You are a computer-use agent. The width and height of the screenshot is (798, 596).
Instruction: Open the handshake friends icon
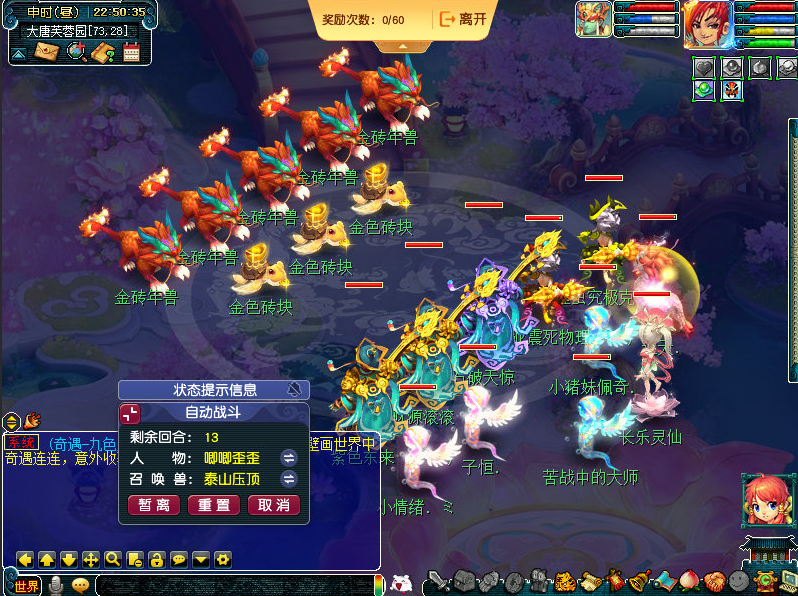(x=713, y=581)
